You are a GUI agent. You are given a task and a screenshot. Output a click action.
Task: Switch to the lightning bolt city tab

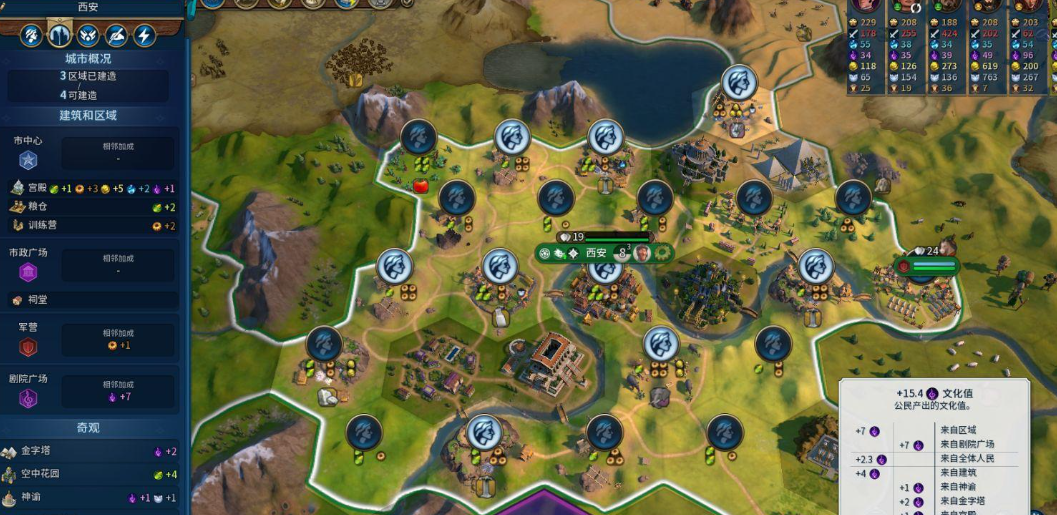145,37
